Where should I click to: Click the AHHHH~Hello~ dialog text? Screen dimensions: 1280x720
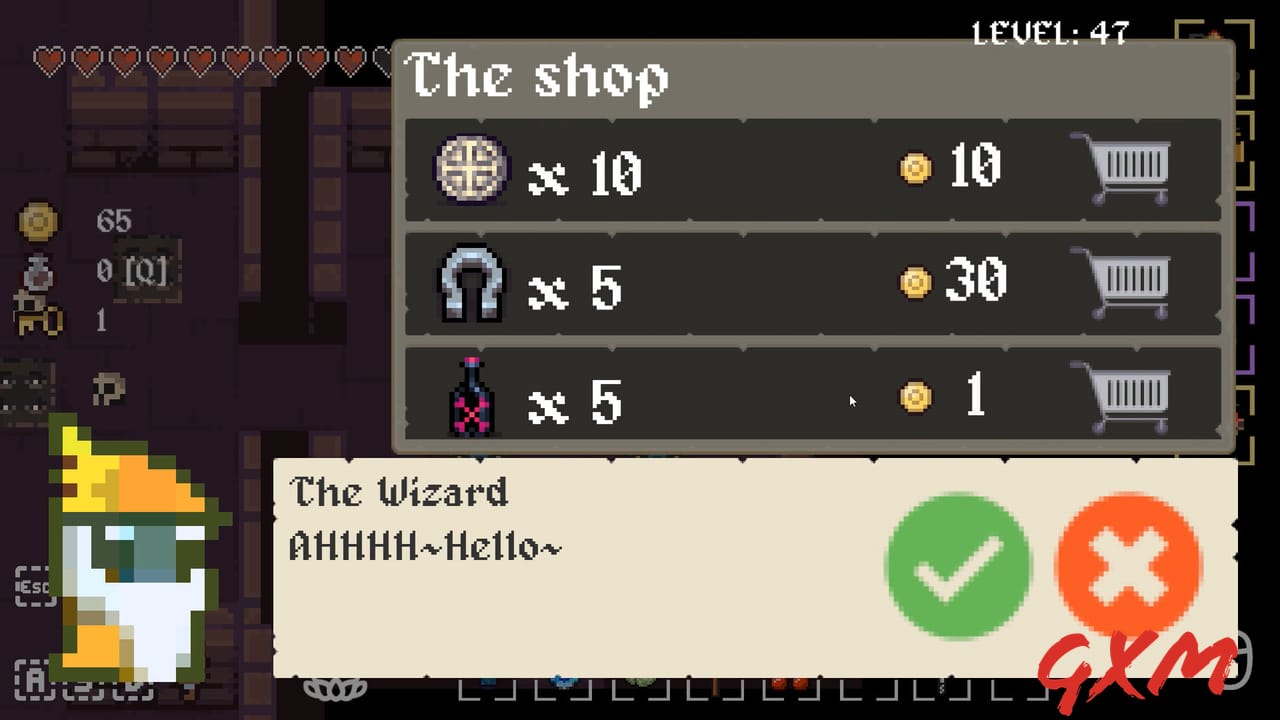click(424, 548)
